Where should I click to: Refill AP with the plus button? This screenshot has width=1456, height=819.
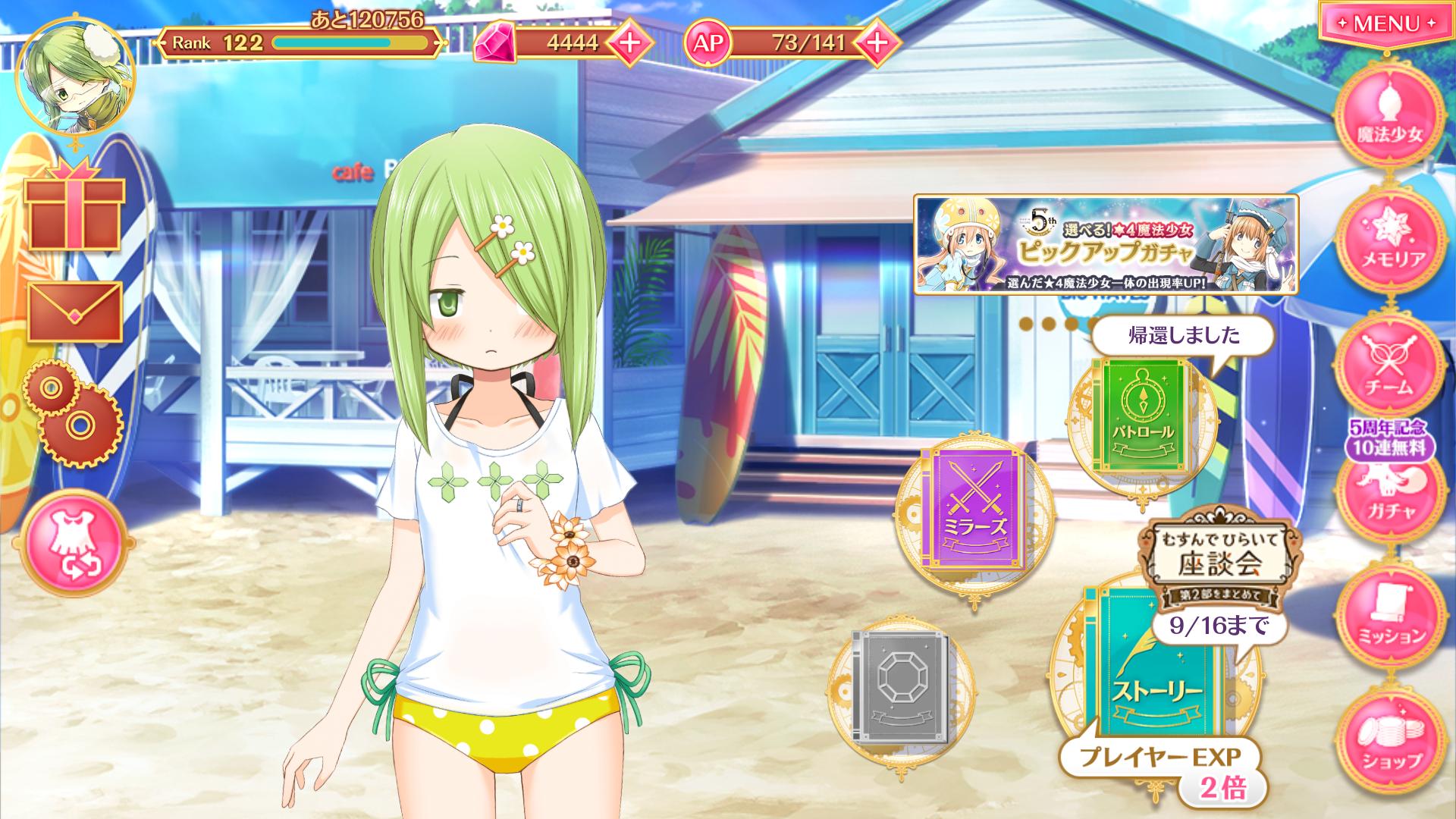click(876, 42)
